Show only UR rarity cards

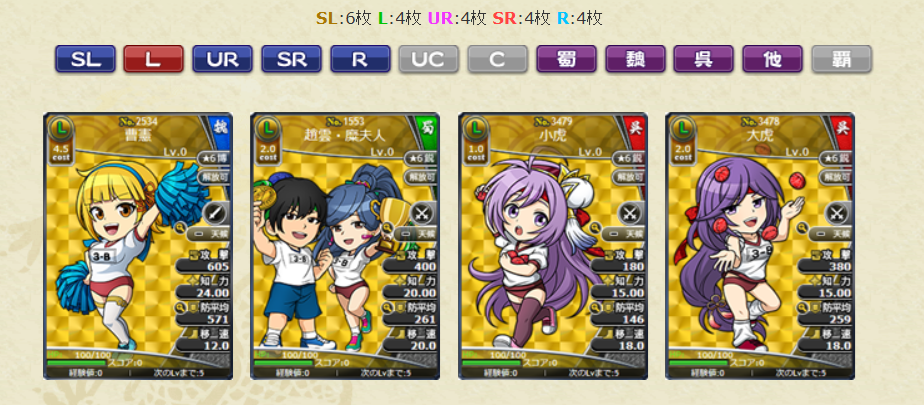click(x=222, y=59)
